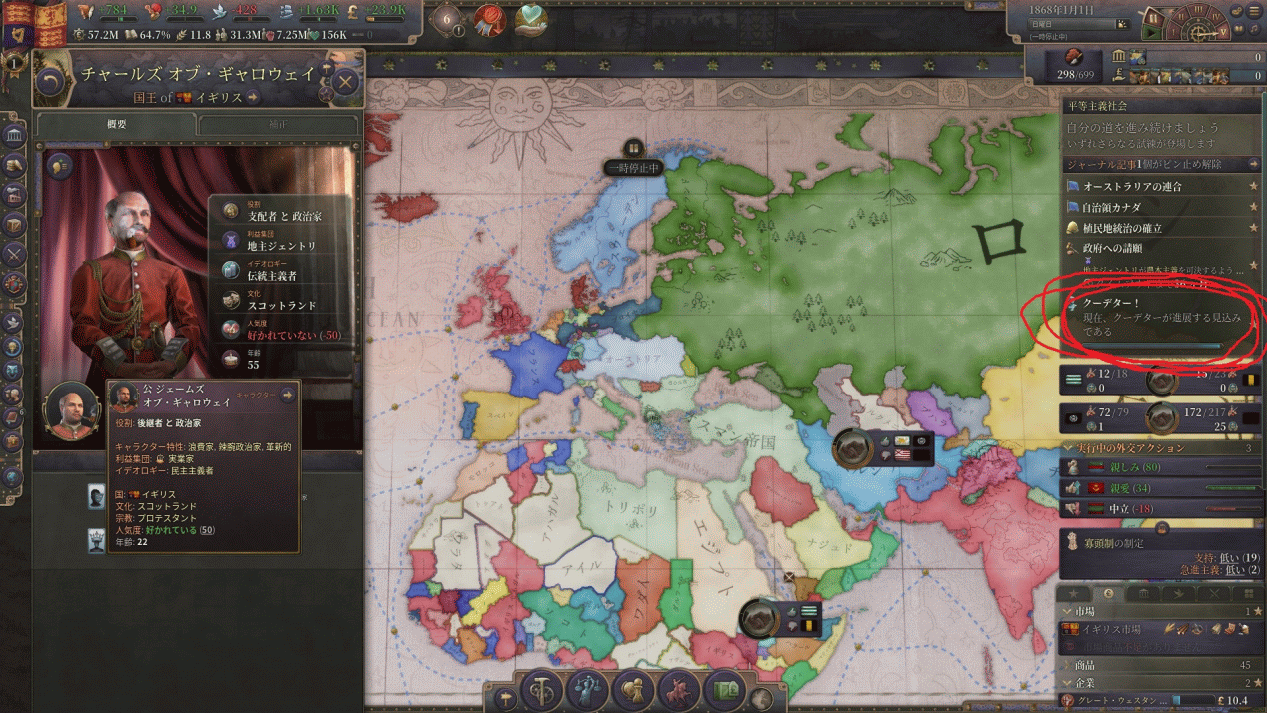
Task: Collapse the 実行中の外交アクション section
Action: coord(1069,448)
